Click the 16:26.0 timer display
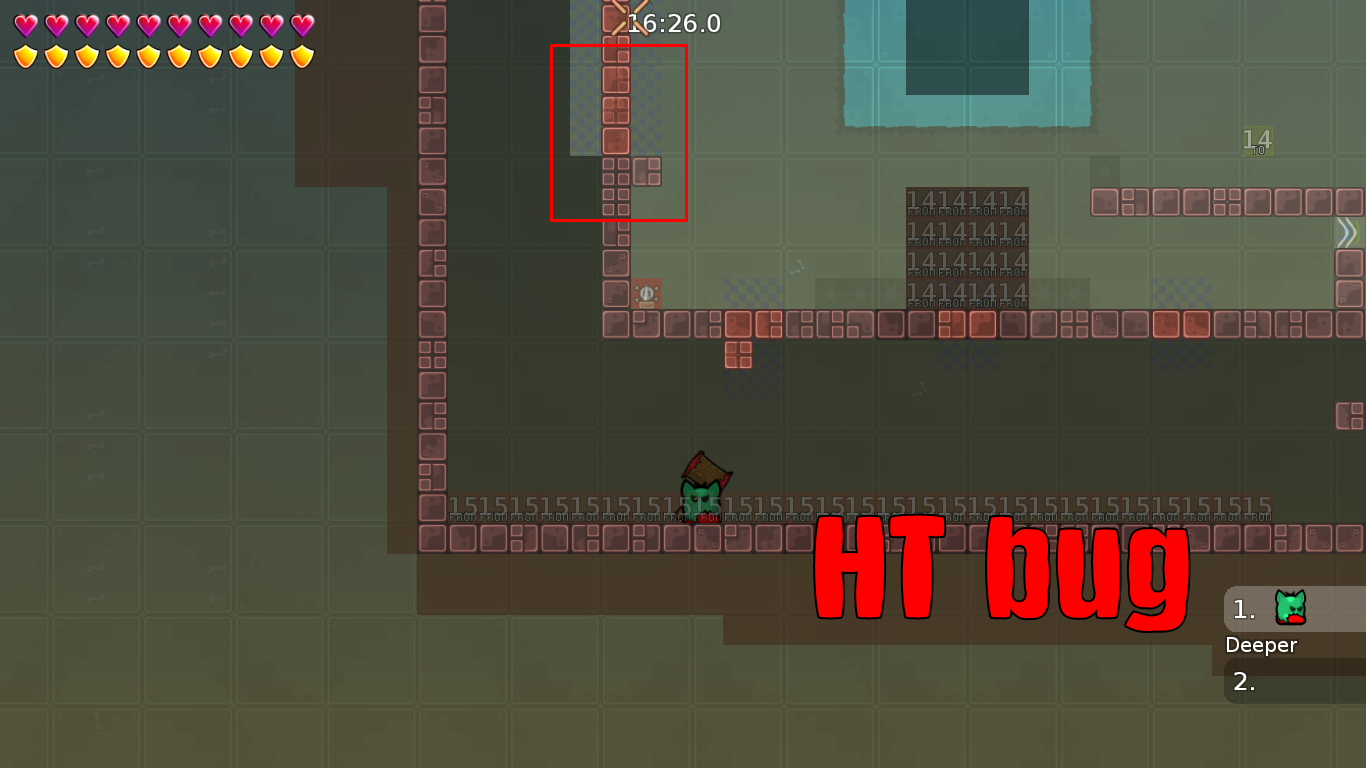 (674, 24)
